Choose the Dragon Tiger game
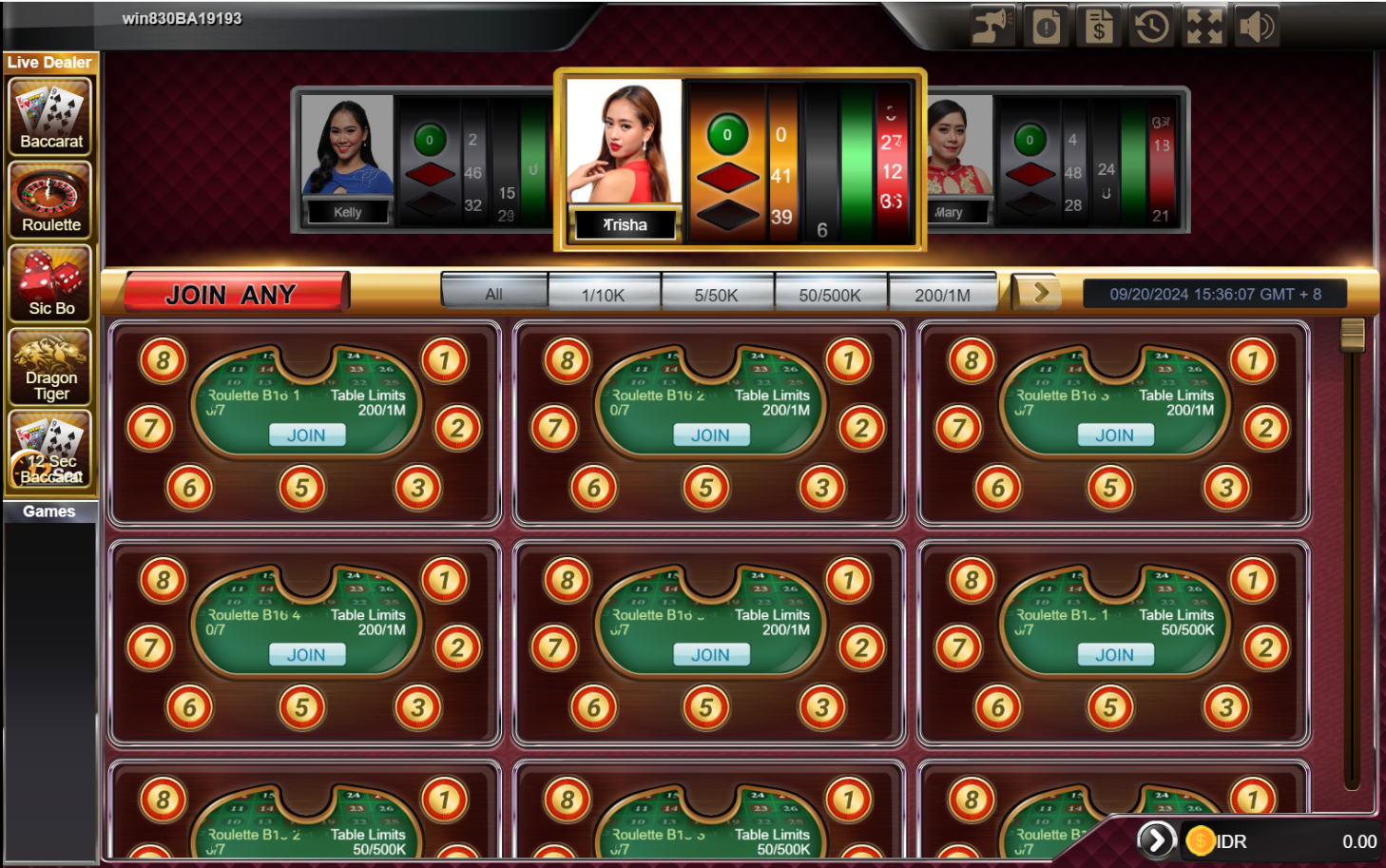Viewport: 1386px width, 868px height. [51, 367]
